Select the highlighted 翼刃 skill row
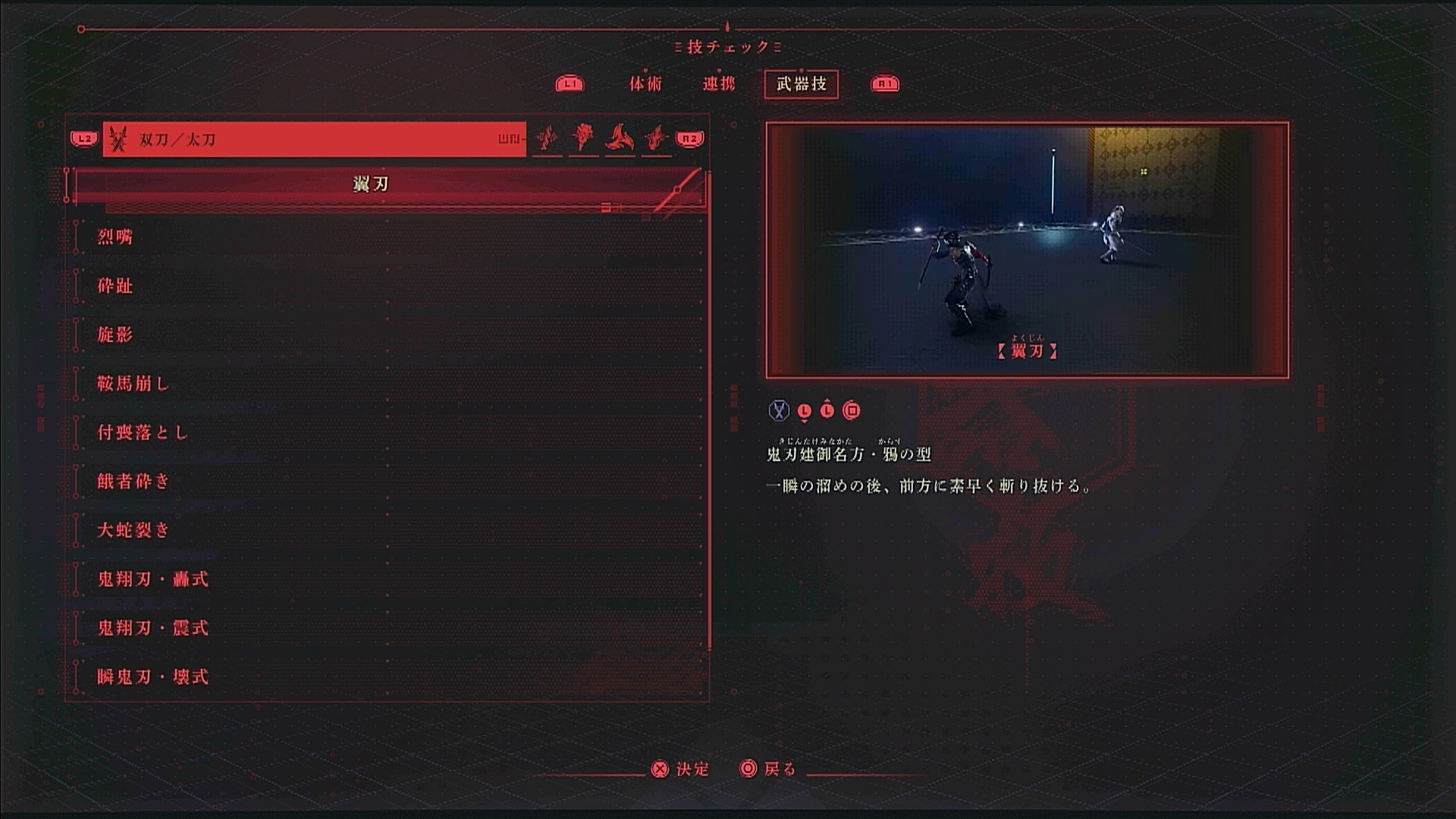 click(x=387, y=184)
